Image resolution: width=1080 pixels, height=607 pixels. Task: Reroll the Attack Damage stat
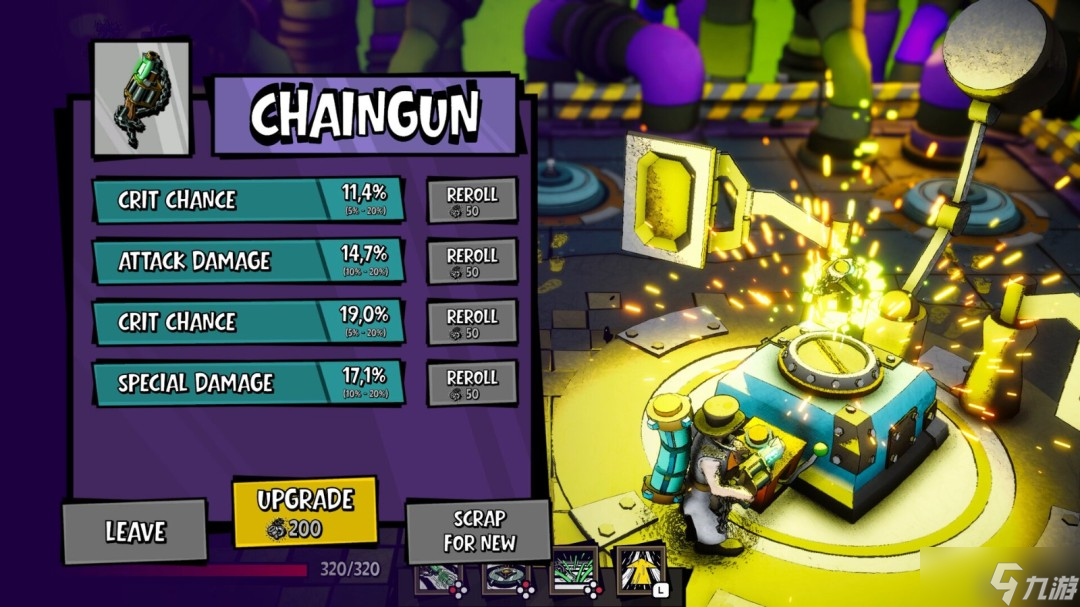[x=472, y=261]
